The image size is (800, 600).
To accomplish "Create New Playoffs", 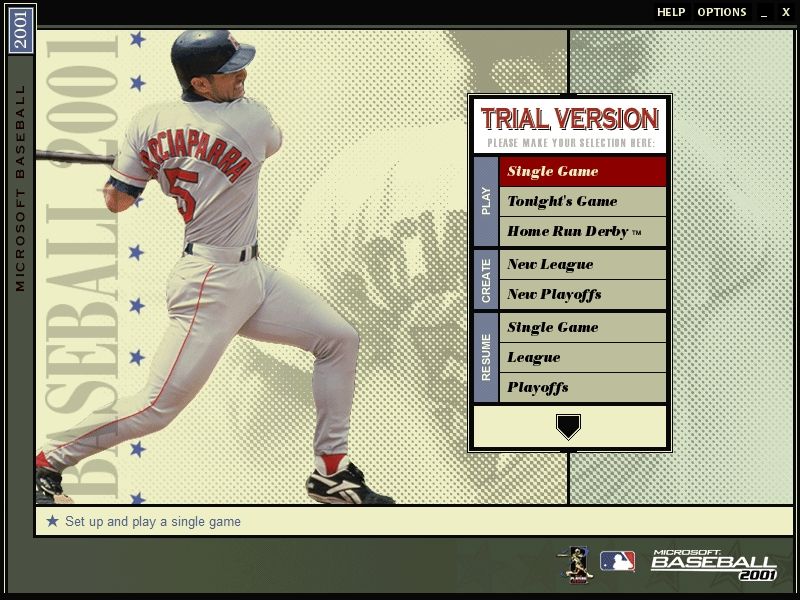I will (x=582, y=294).
